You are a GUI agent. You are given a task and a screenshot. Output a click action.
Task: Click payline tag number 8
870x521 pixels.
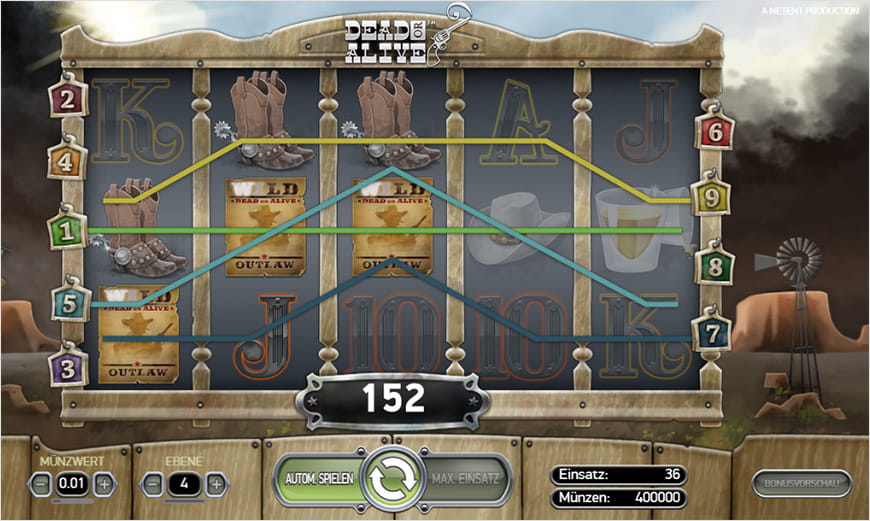(715, 267)
